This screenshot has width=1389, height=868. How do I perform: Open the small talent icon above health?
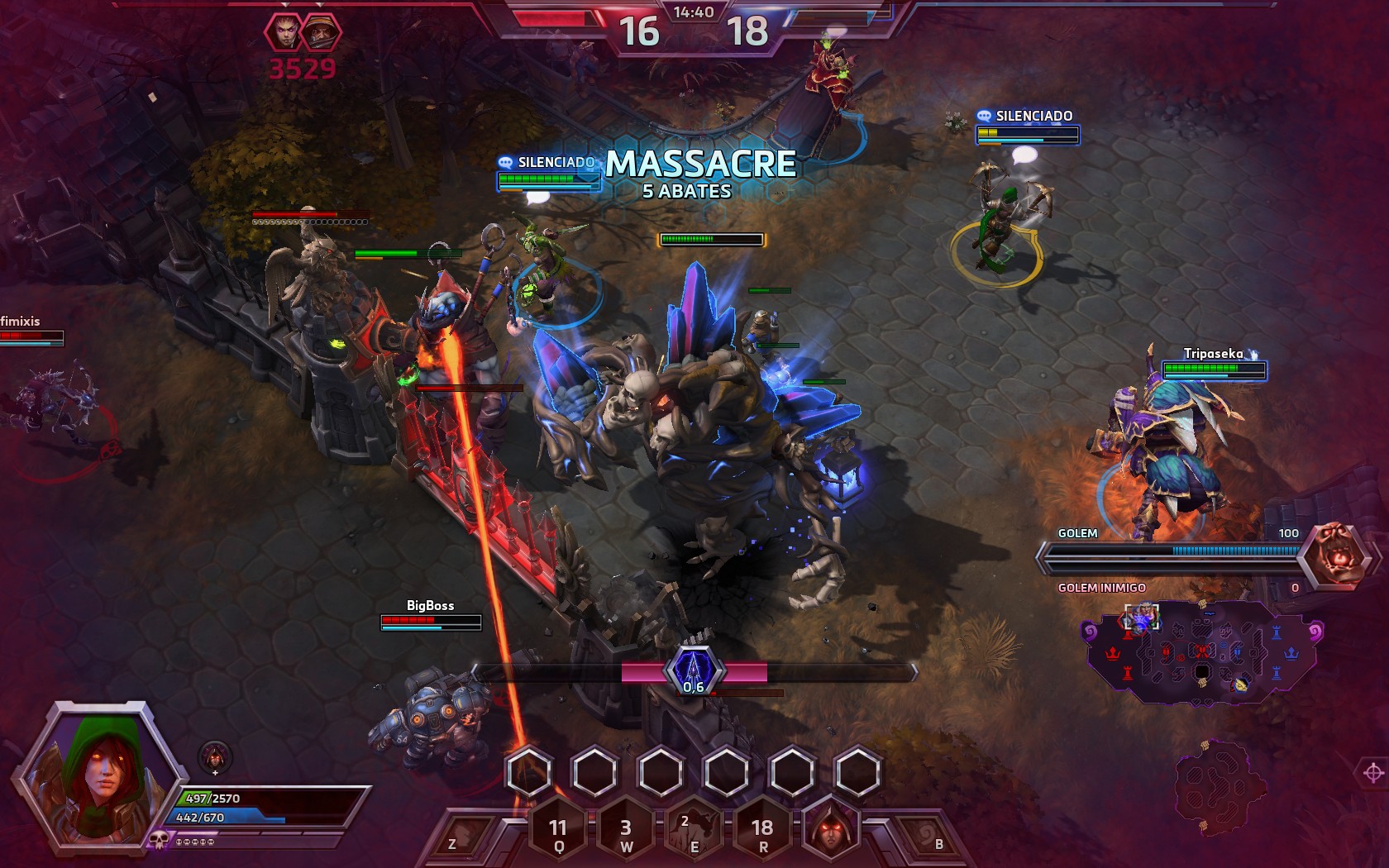pyautogui.click(x=215, y=756)
